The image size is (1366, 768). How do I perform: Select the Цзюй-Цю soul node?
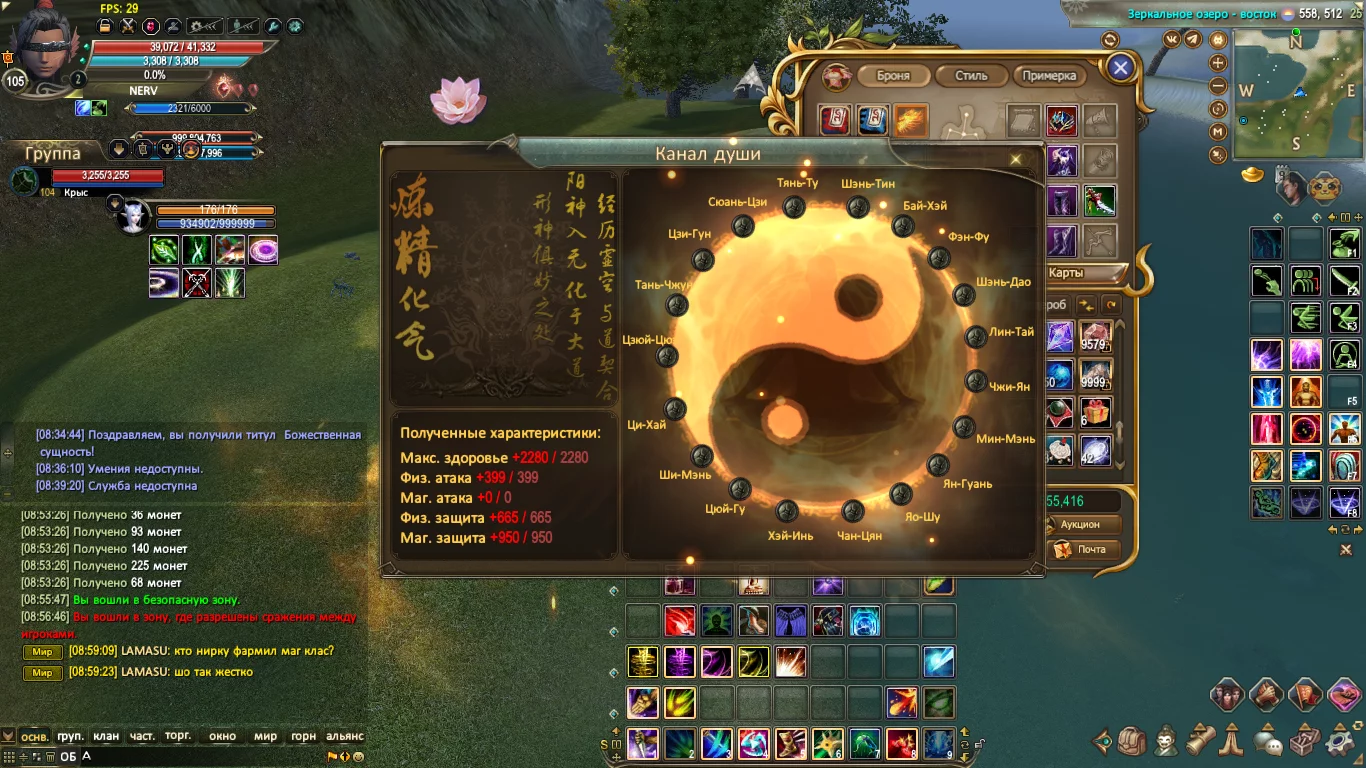(667, 356)
